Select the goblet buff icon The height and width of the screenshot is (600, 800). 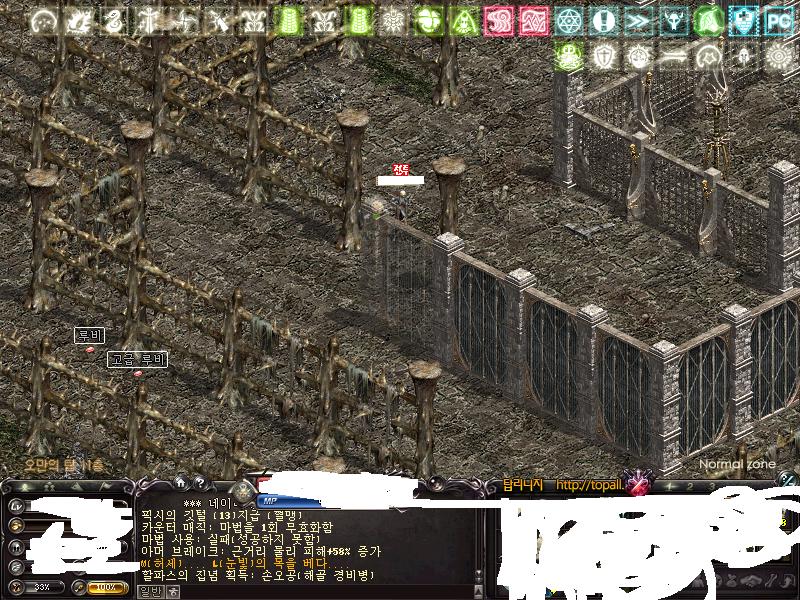[672, 19]
